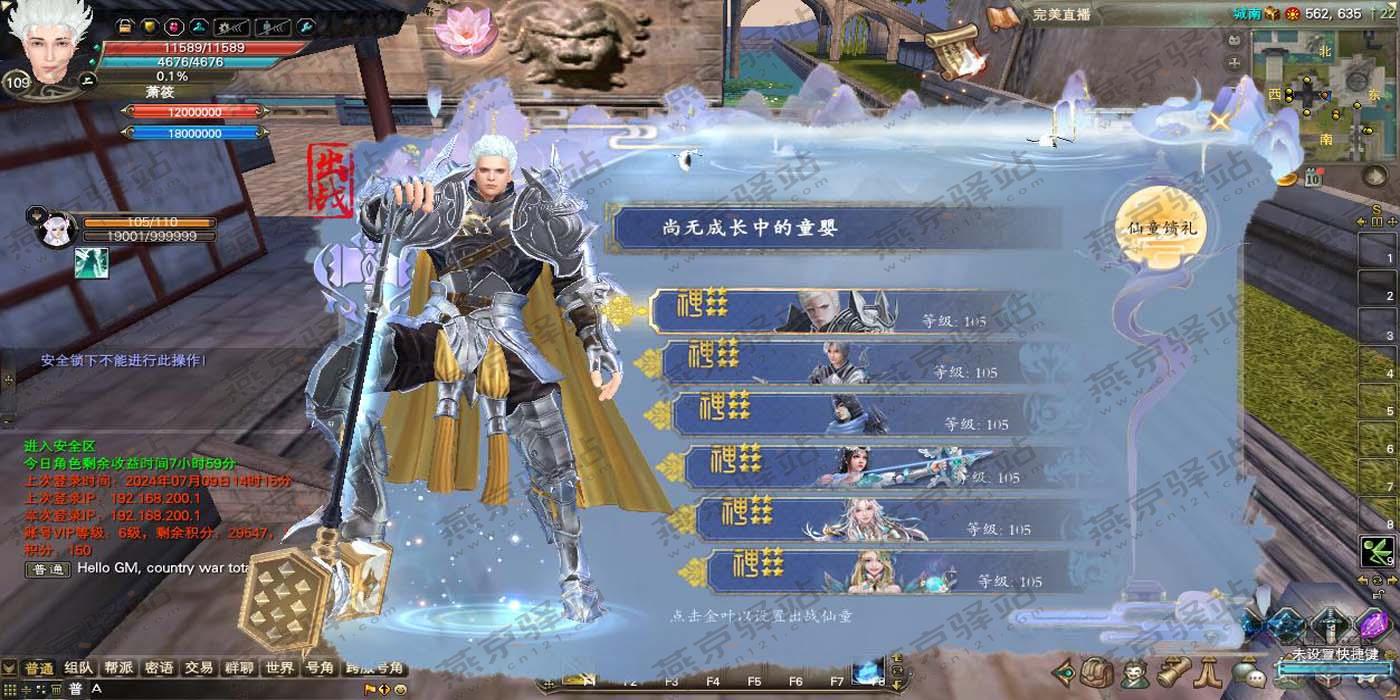The width and height of the screenshot is (1400, 700).
Task: Open the character portrait menu icon
Action: point(1134,672)
